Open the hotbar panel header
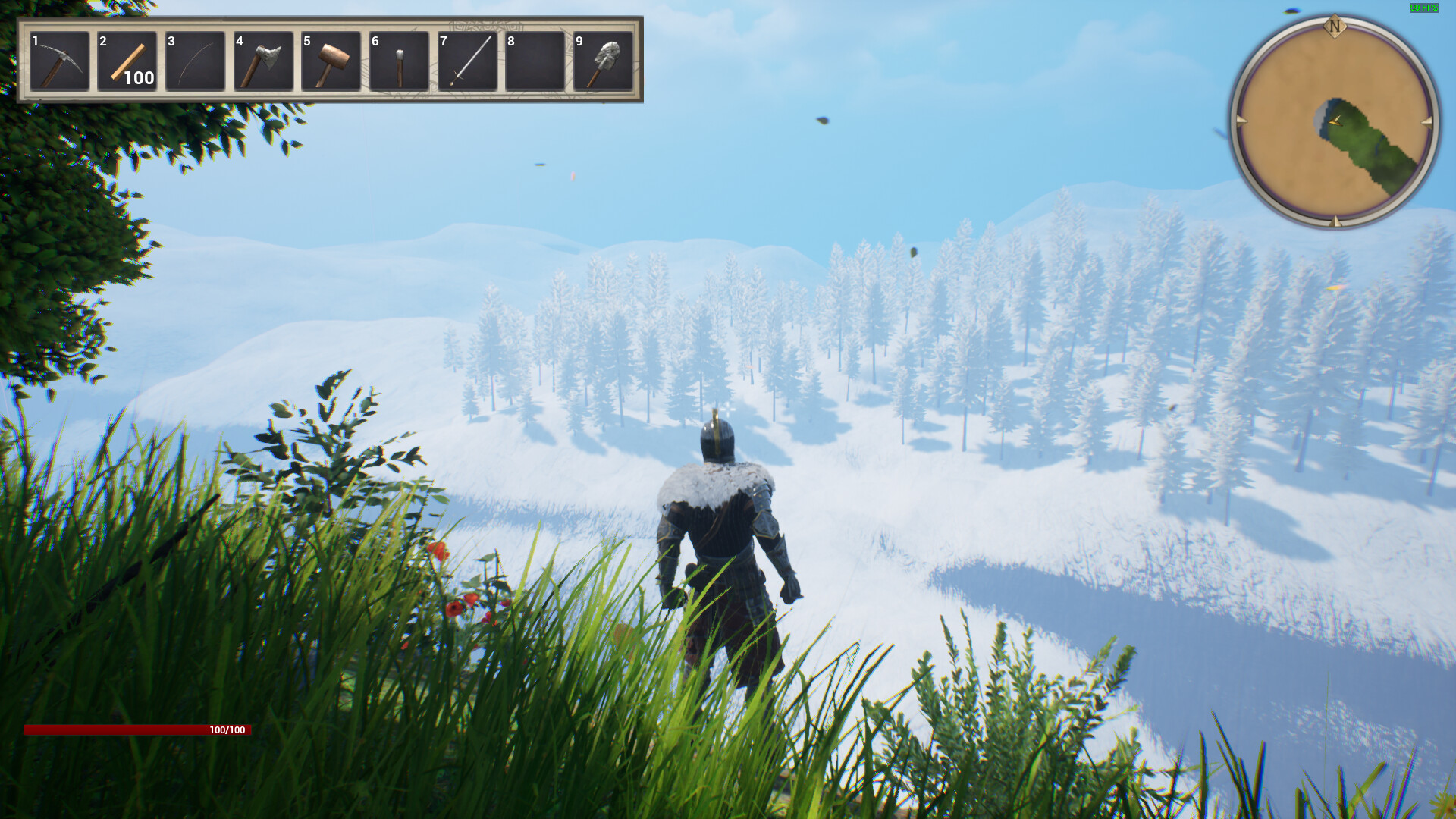Viewport: 1456px width, 819px height. click(334, 19)
